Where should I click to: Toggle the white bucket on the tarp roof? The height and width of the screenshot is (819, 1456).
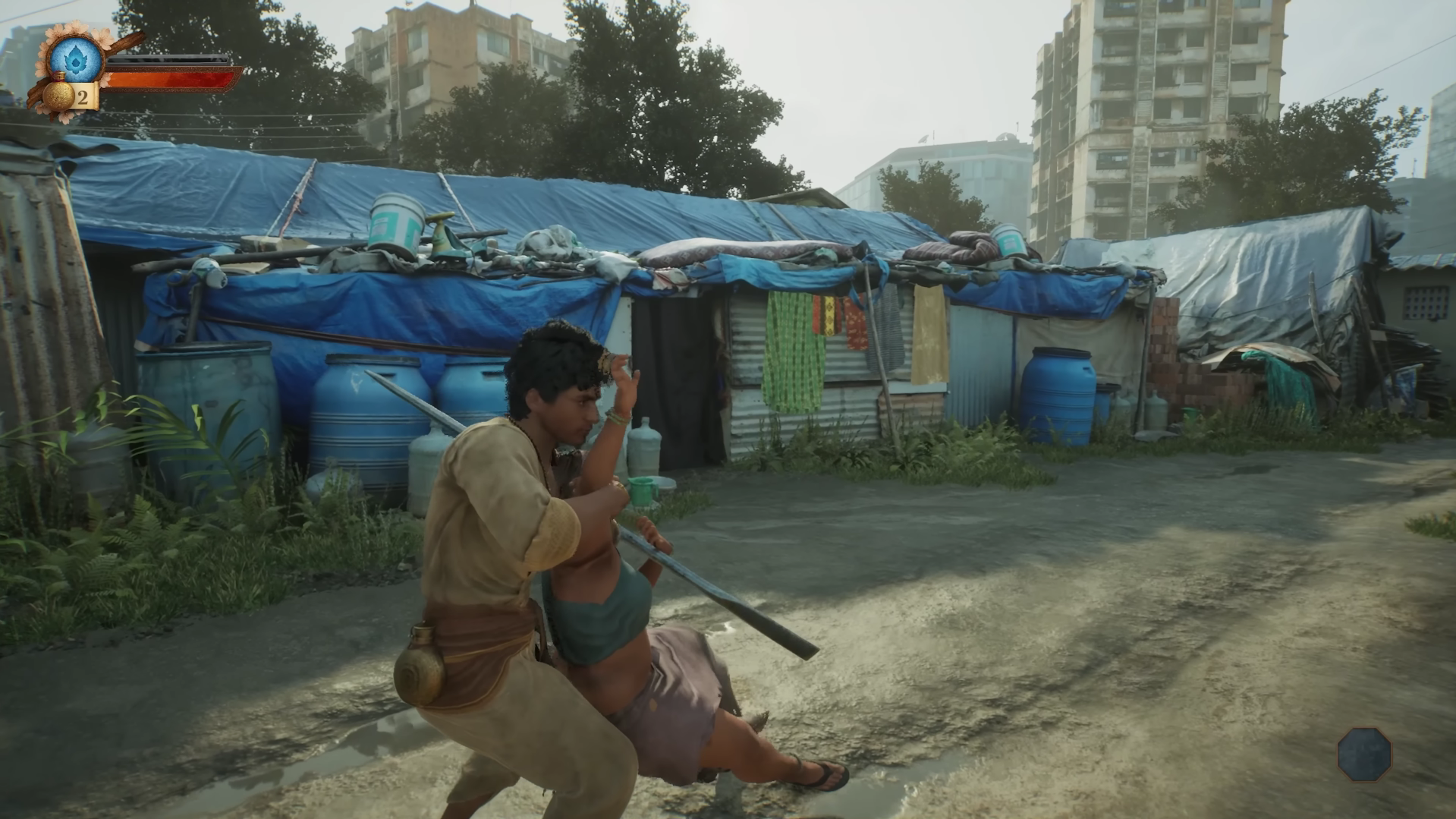click(x=395, y=220)
